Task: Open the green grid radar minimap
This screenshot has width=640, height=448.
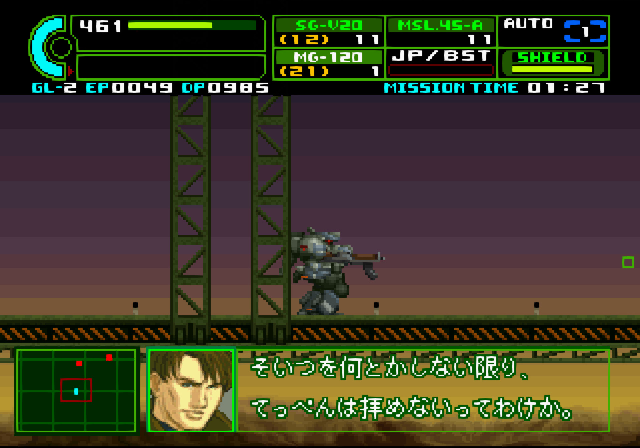Action: pos(76,390)
